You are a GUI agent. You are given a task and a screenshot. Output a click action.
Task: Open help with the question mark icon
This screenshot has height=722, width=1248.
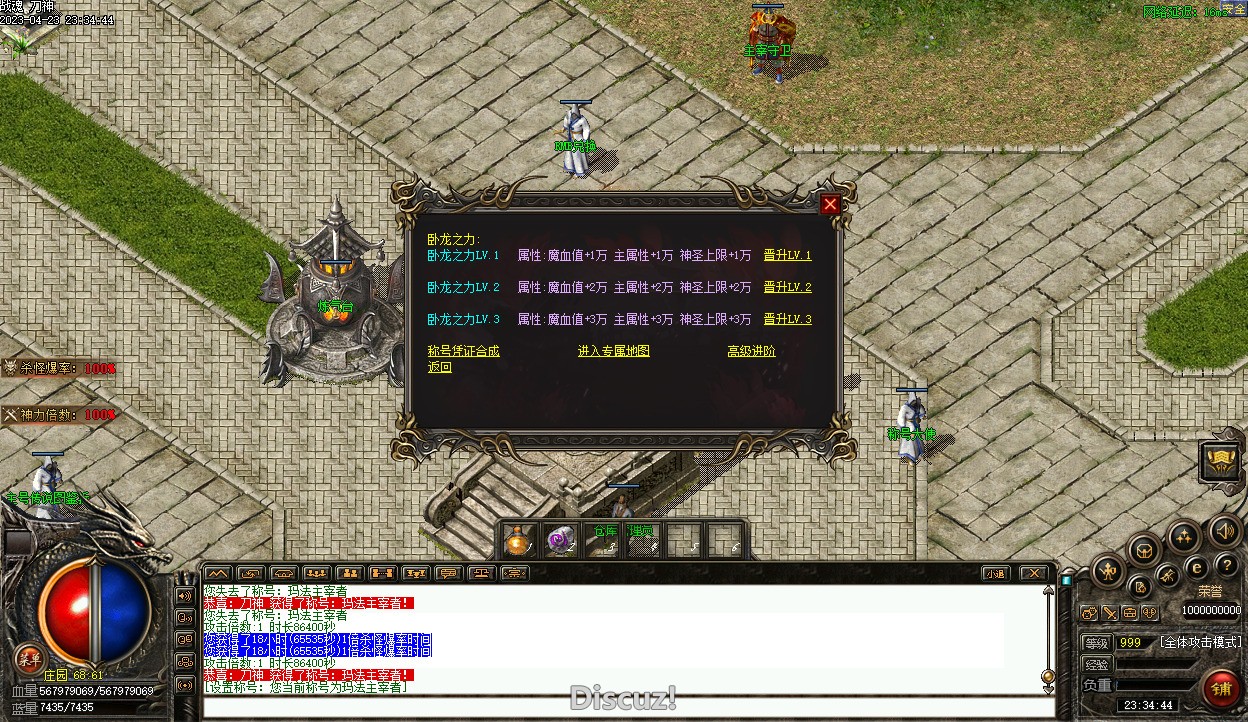click(x=1226, y=566)
